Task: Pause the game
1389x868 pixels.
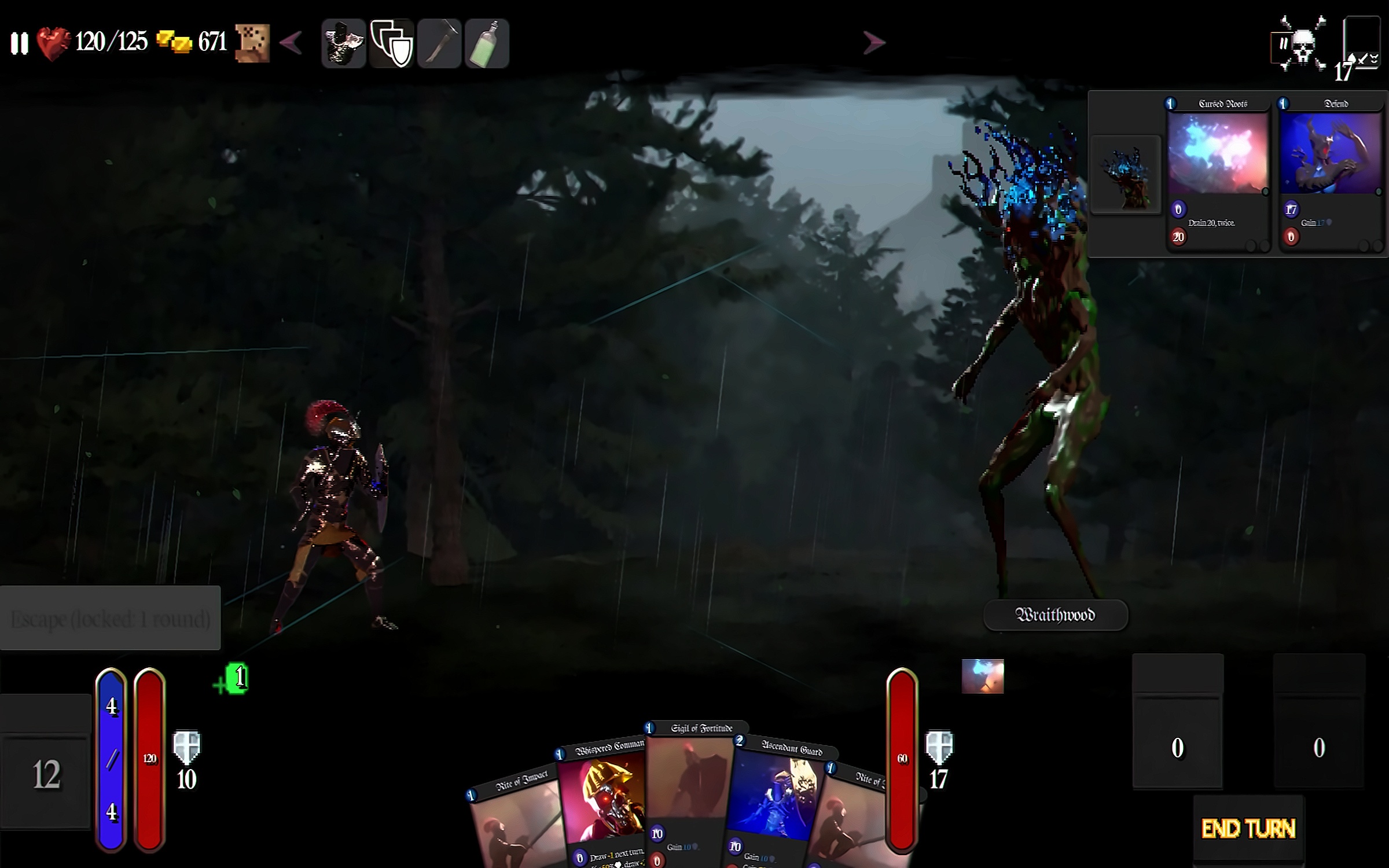Action: pyautogui.click(x=19, y=43)
